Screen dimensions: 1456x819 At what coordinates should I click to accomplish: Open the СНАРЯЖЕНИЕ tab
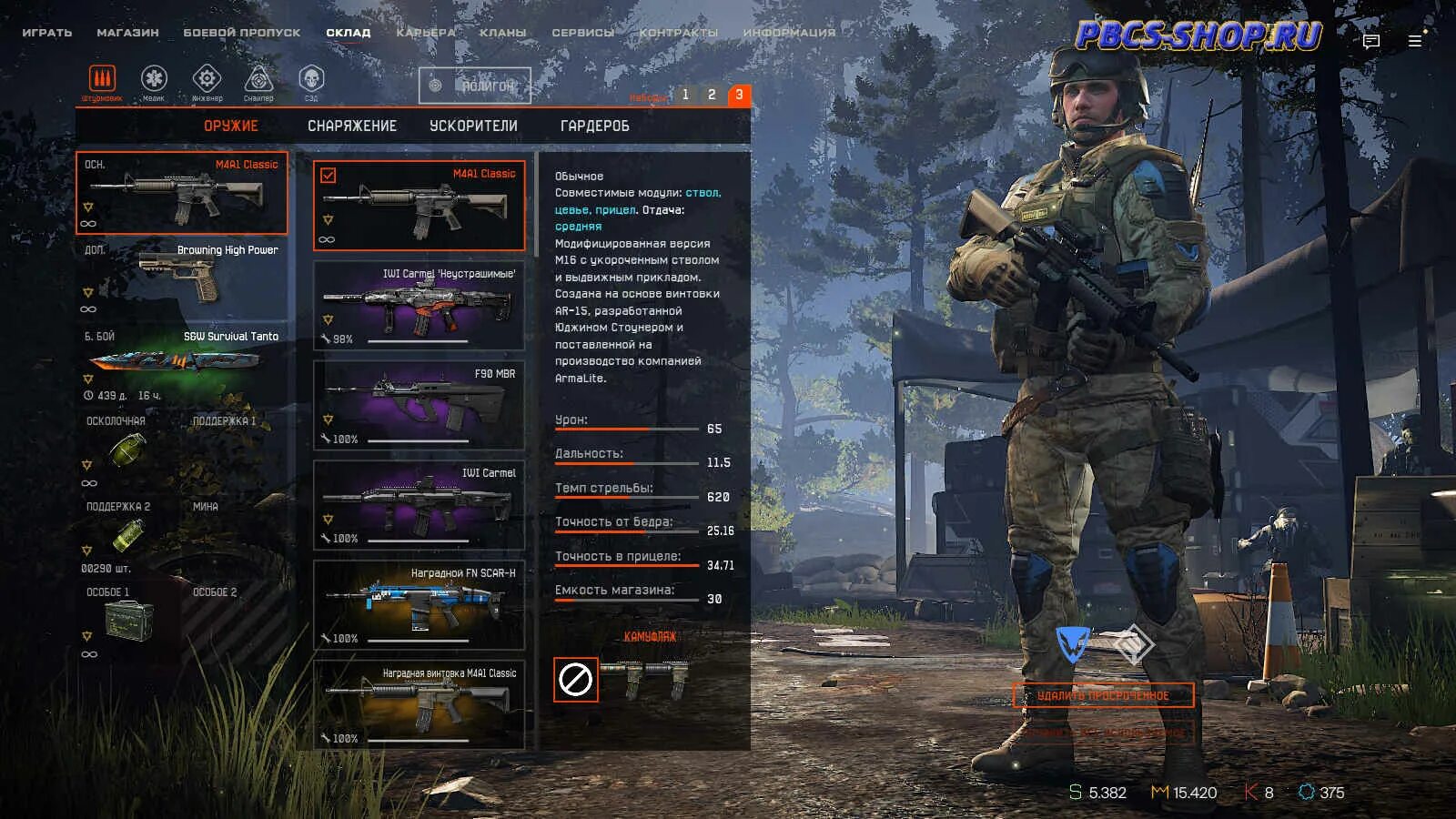352,126
